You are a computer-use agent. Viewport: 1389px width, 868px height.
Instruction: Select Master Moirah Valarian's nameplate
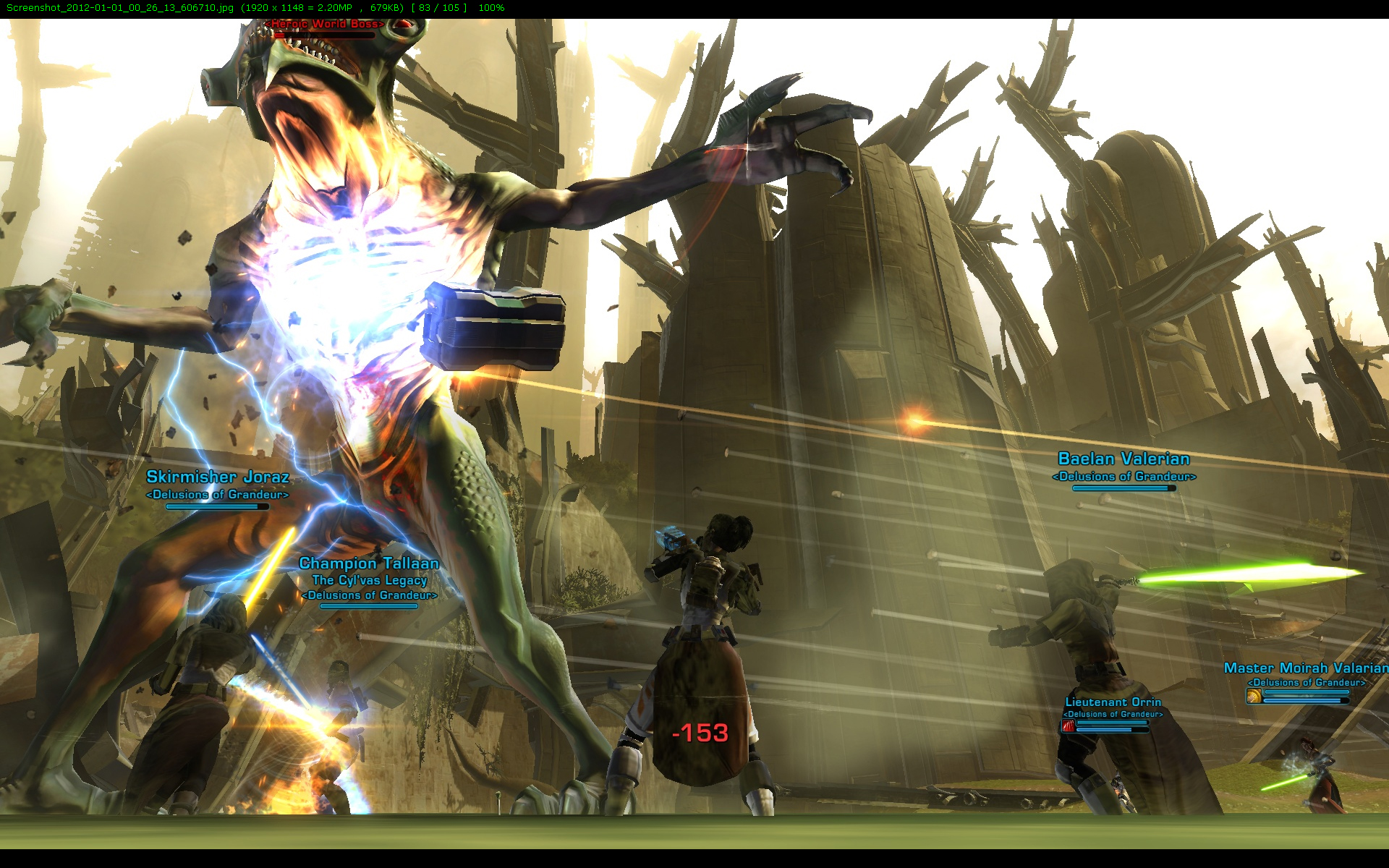(1305, 668)
